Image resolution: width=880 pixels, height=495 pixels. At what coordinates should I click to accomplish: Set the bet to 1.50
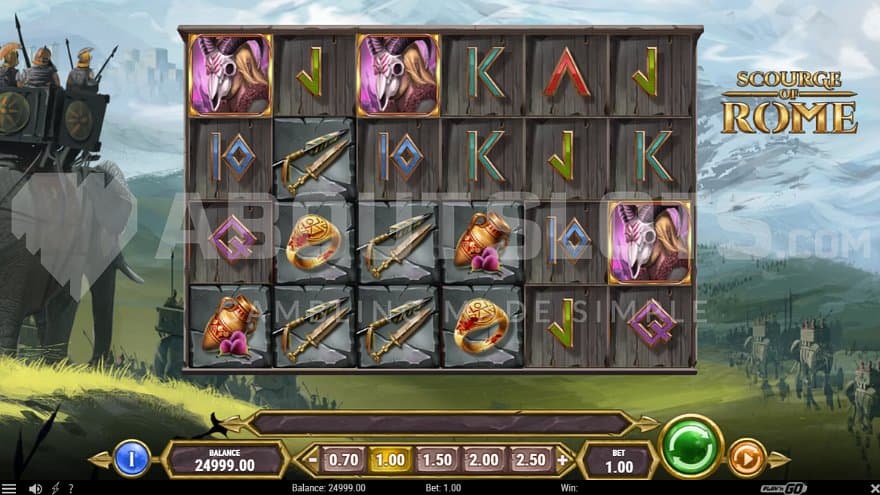coord(436,459)
